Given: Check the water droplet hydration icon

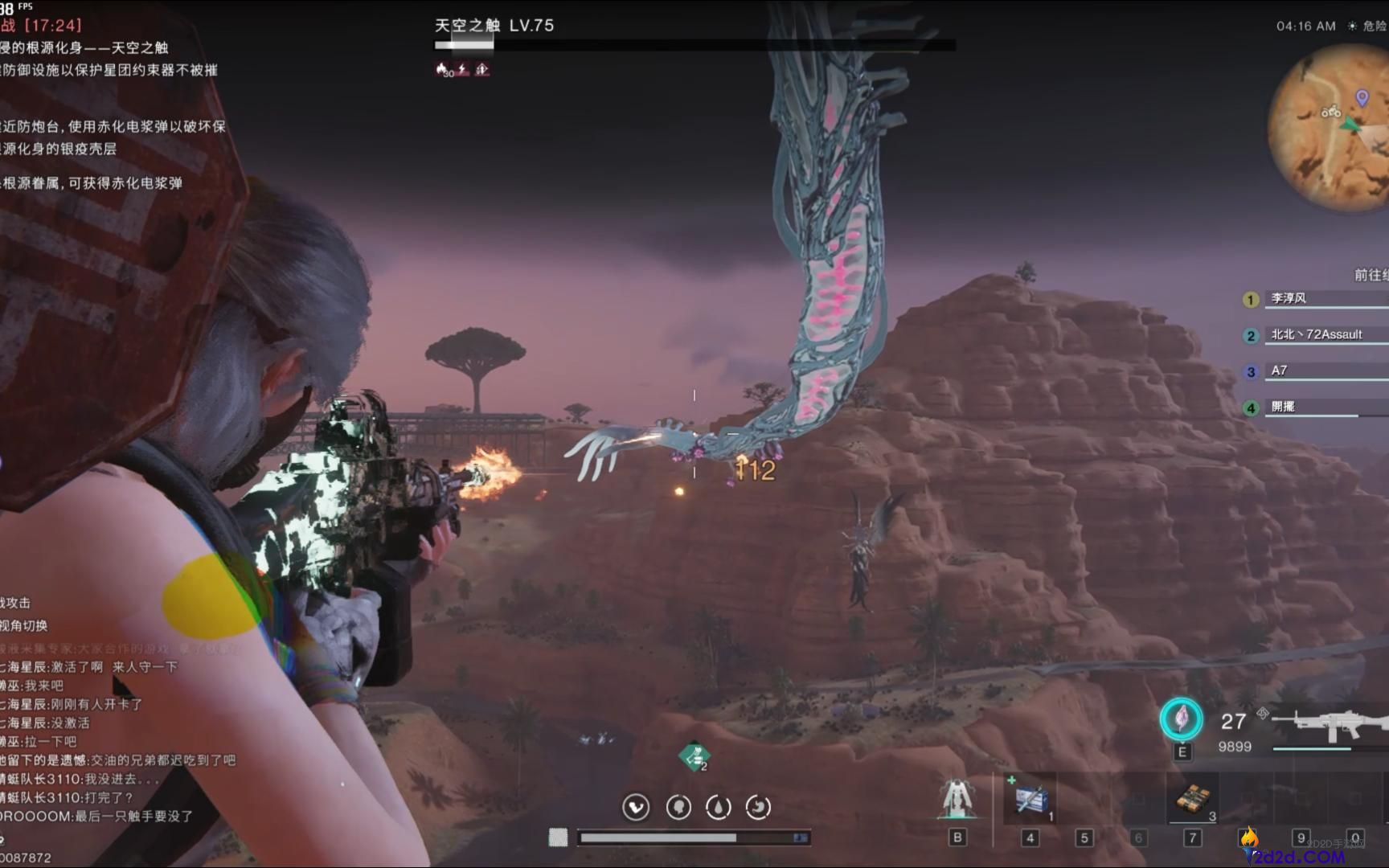Looking at the screenshot, I should [718, 807].
